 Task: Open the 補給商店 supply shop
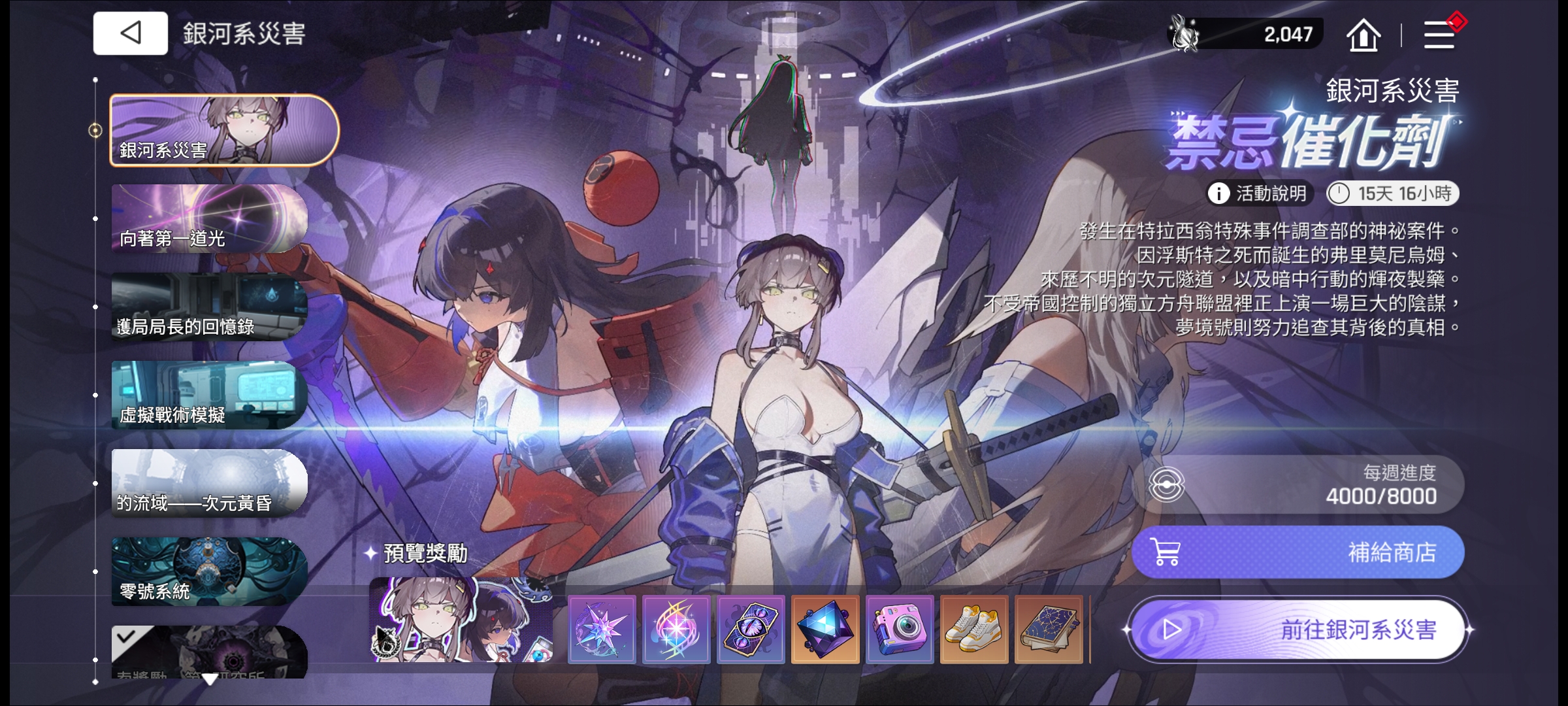[x=1298, y=552]
